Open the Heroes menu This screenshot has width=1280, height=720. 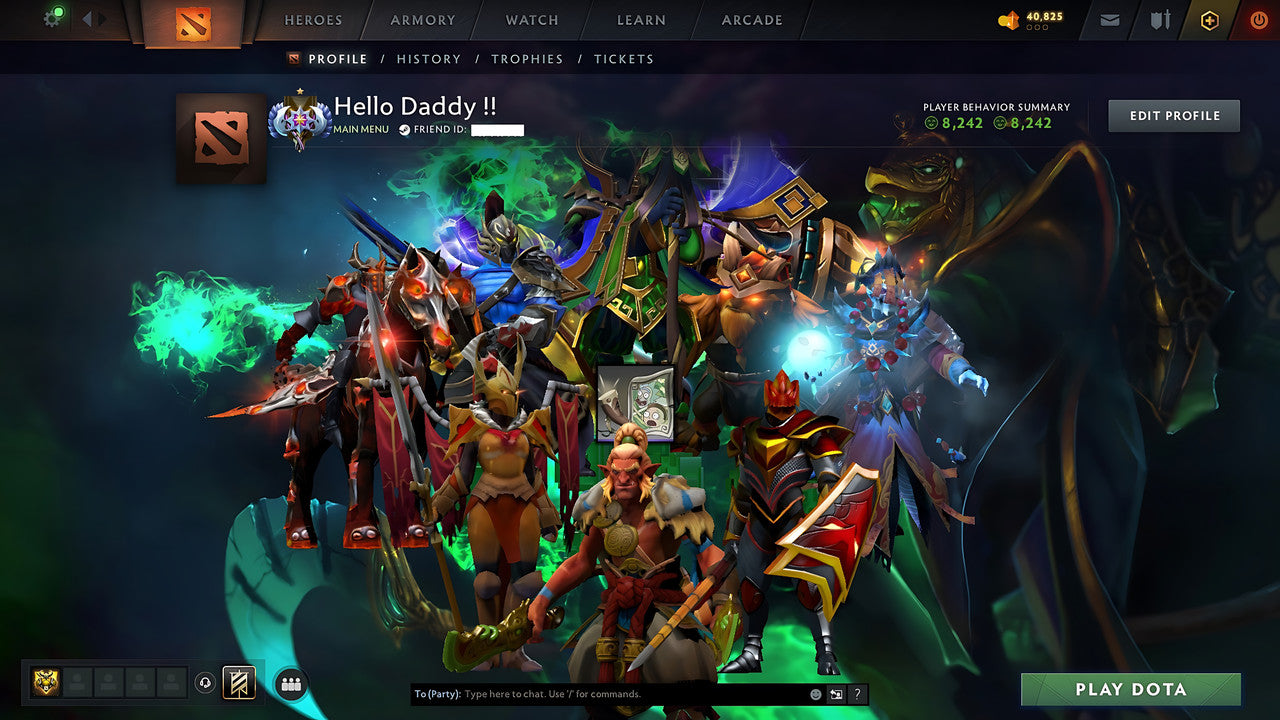(313, 20)
